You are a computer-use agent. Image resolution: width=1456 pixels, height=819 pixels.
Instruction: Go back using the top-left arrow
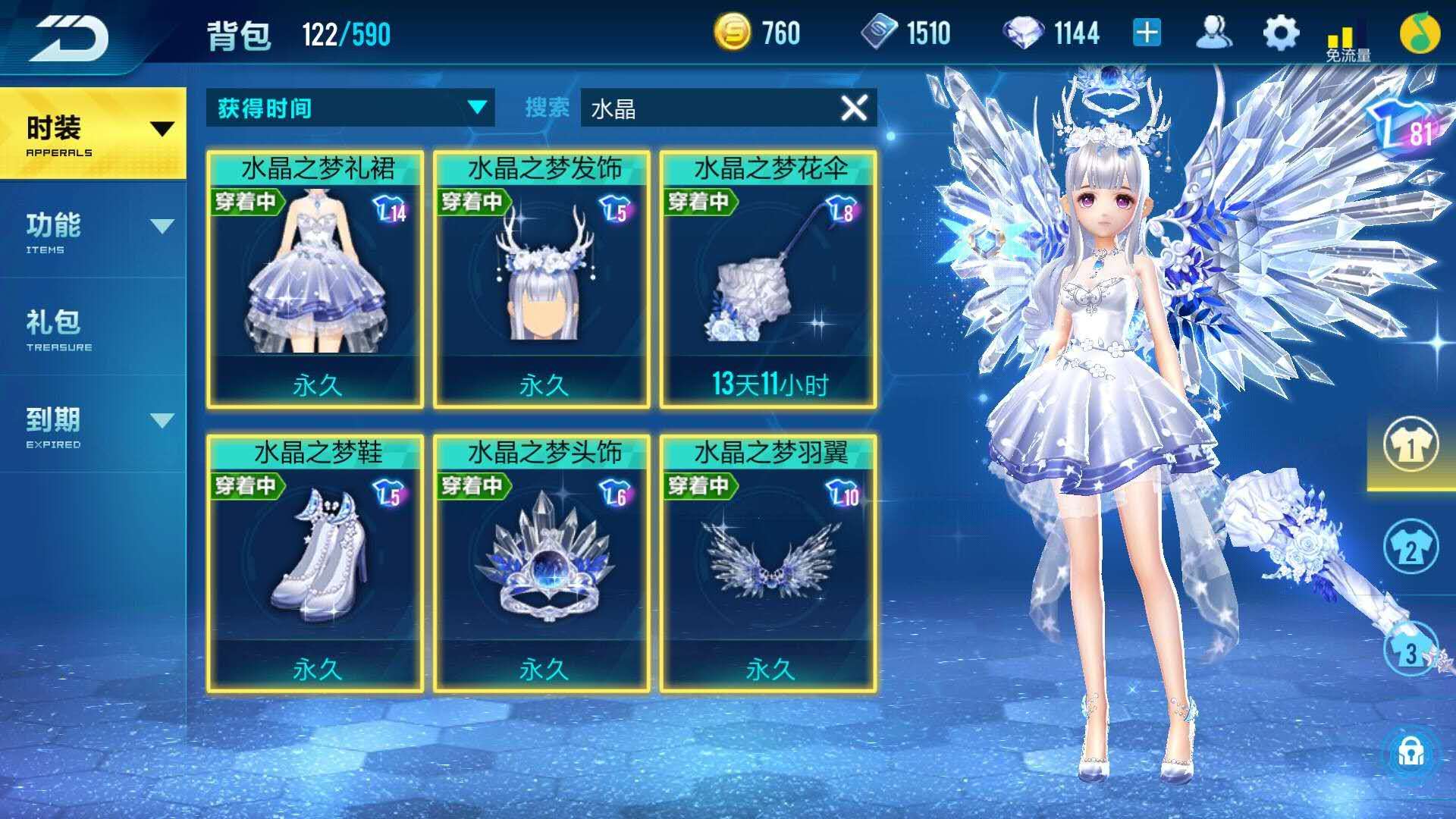coord(70,36)
